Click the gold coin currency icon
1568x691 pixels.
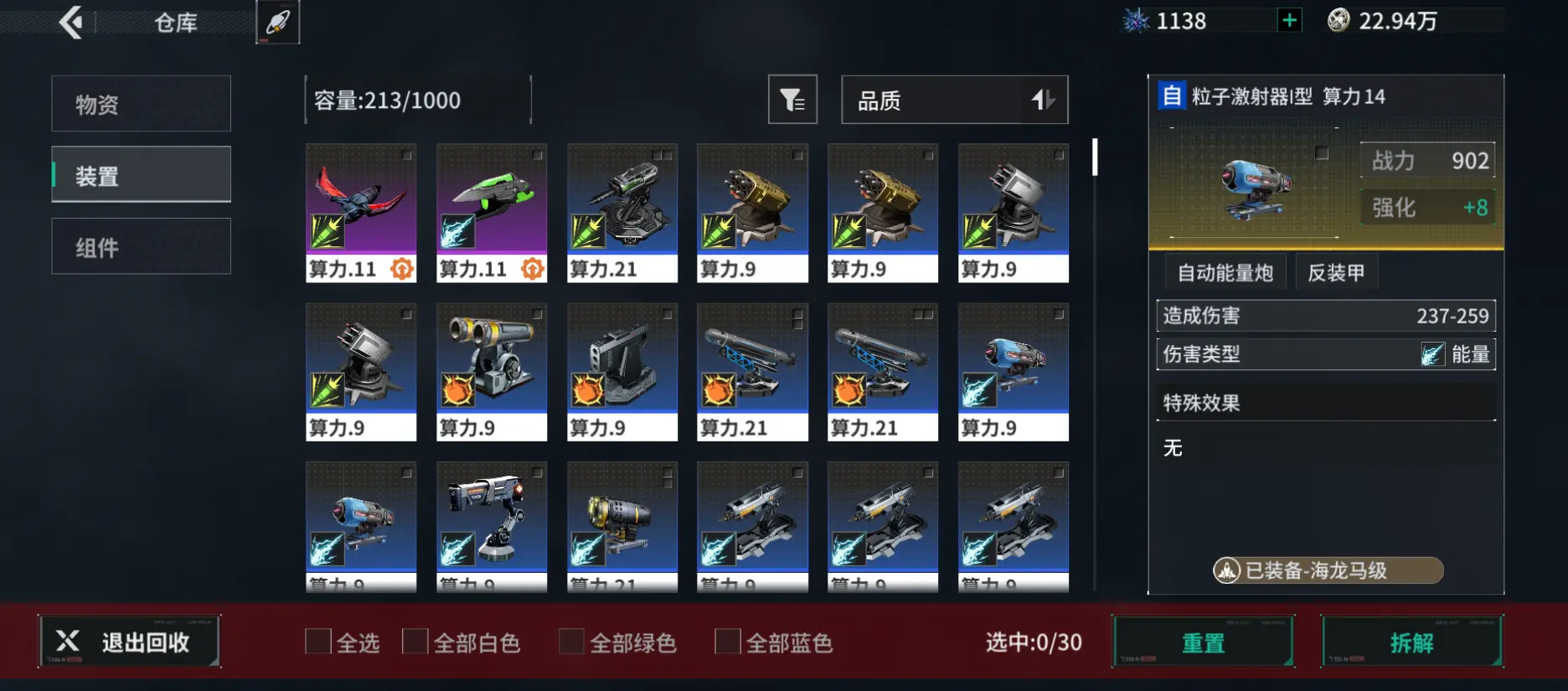tap(1338, 19)
